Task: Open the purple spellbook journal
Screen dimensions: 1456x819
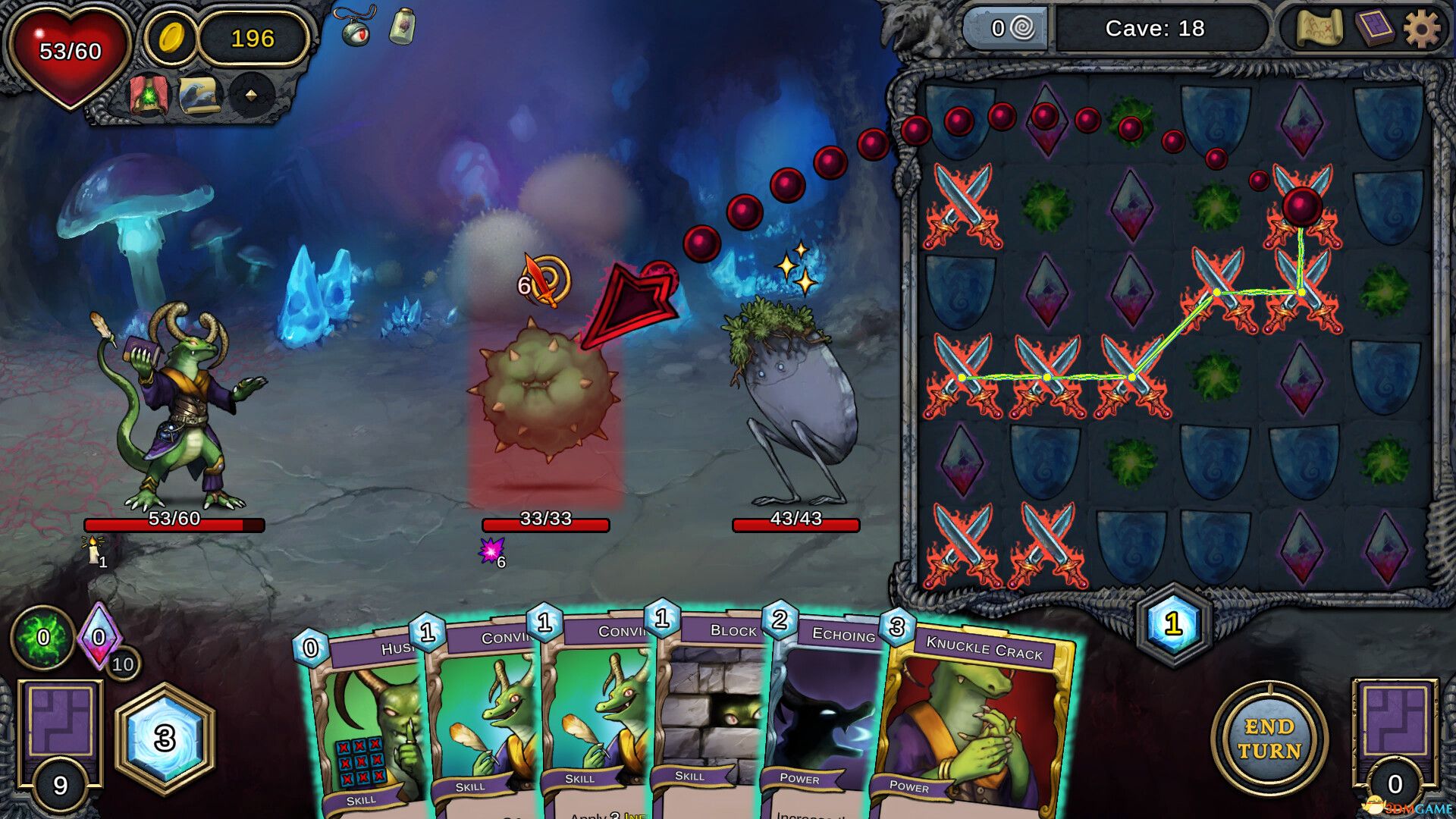Action: pos(1373,30)
